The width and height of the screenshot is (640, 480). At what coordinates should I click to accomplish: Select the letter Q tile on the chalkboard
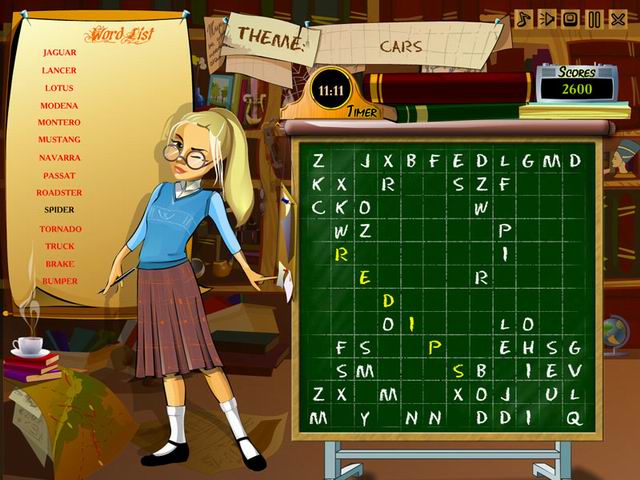(574, 417)
